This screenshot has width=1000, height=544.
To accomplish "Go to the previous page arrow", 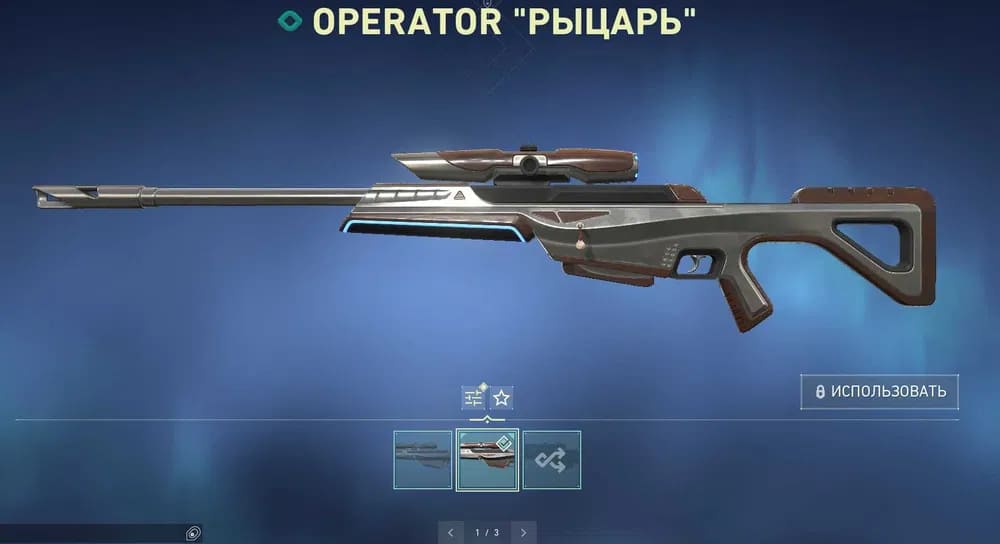I will 451,532.
